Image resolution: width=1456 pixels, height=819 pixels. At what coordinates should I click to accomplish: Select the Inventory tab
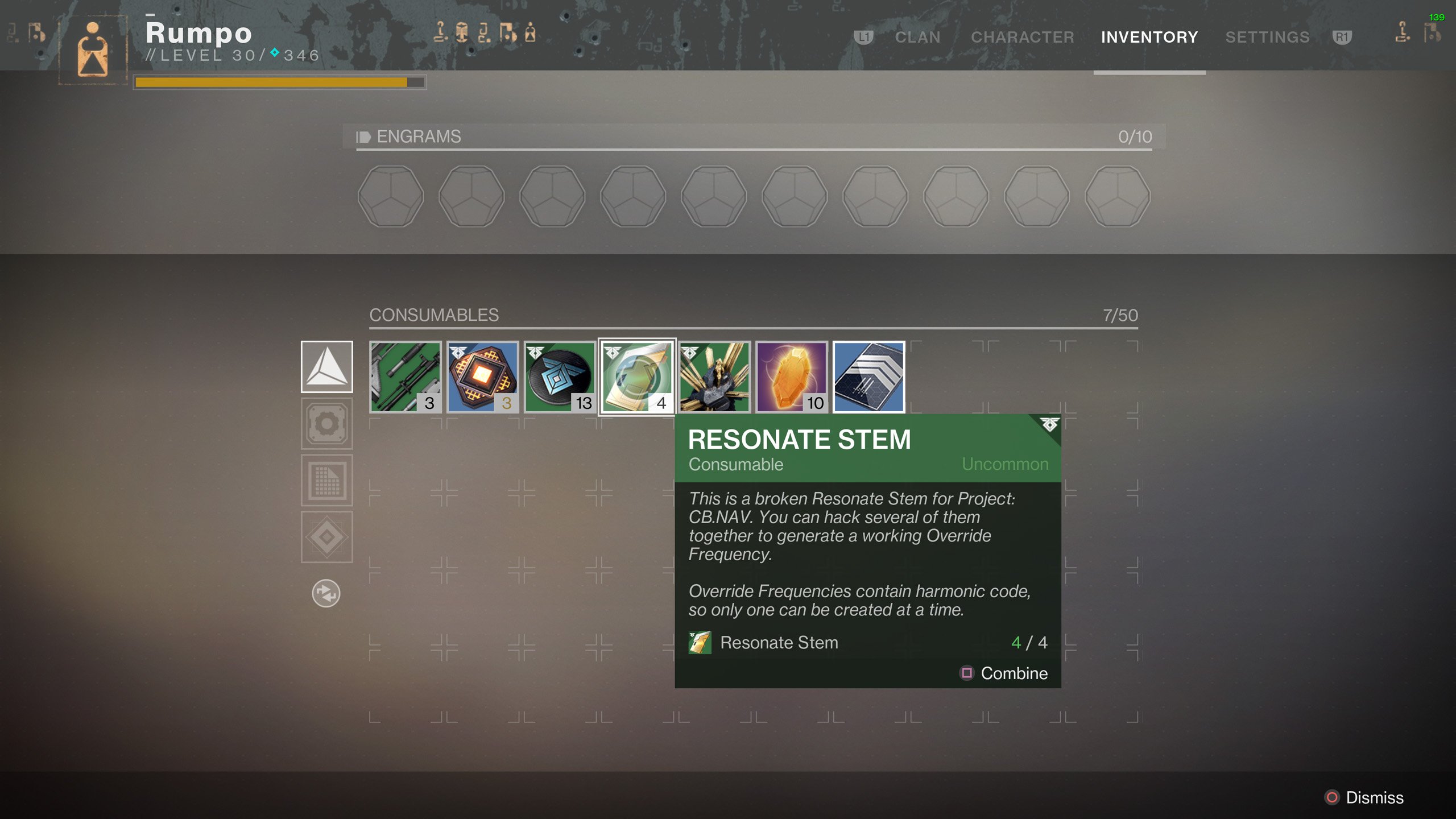tap(1149, 38)
